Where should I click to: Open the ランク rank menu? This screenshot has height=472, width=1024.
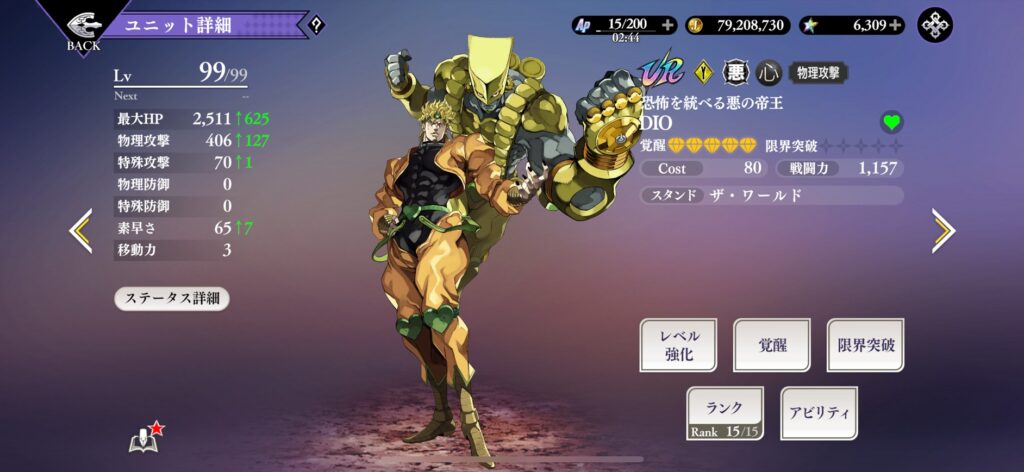[724, 413]
